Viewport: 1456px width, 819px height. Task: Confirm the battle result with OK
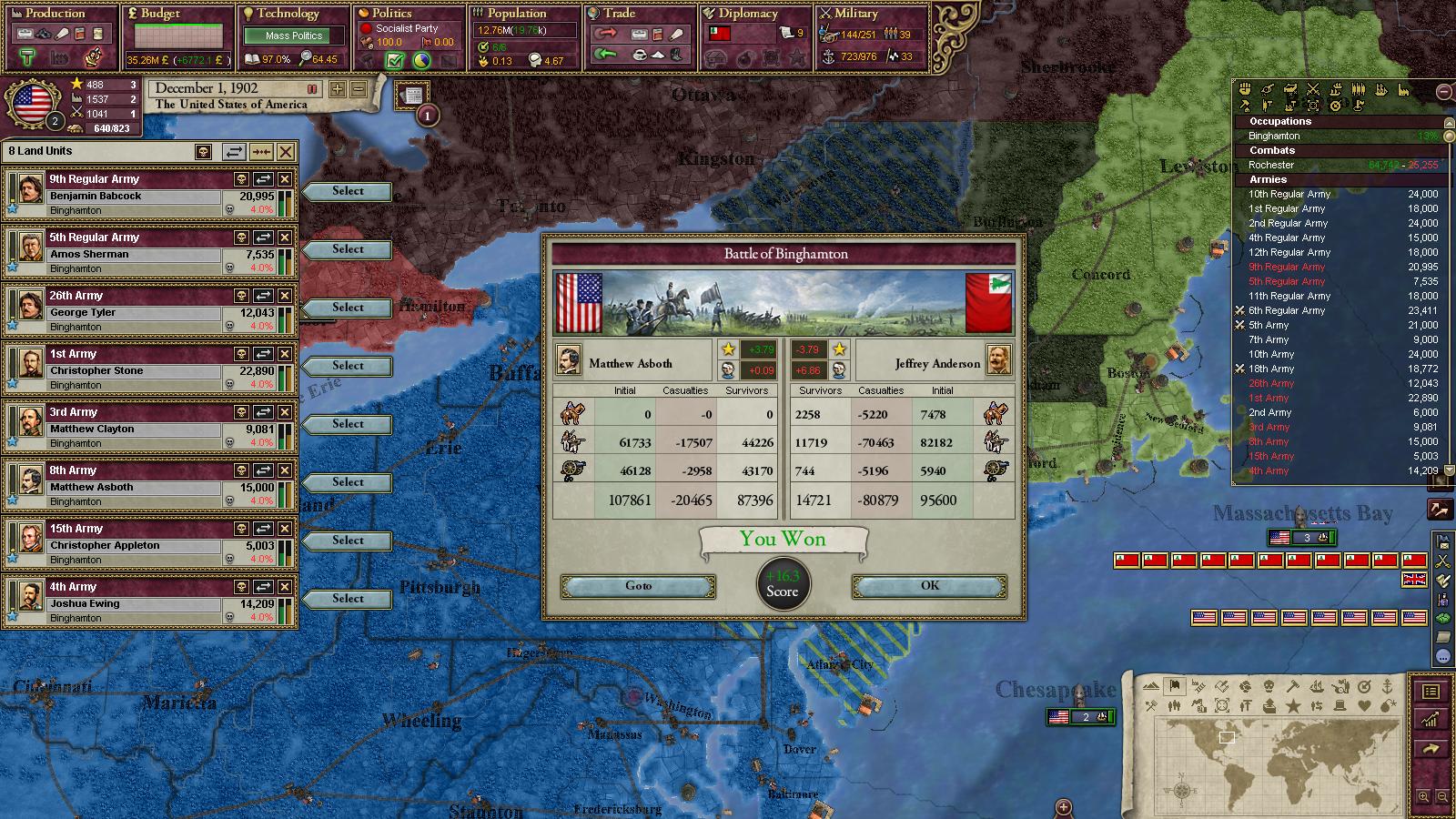929,586
